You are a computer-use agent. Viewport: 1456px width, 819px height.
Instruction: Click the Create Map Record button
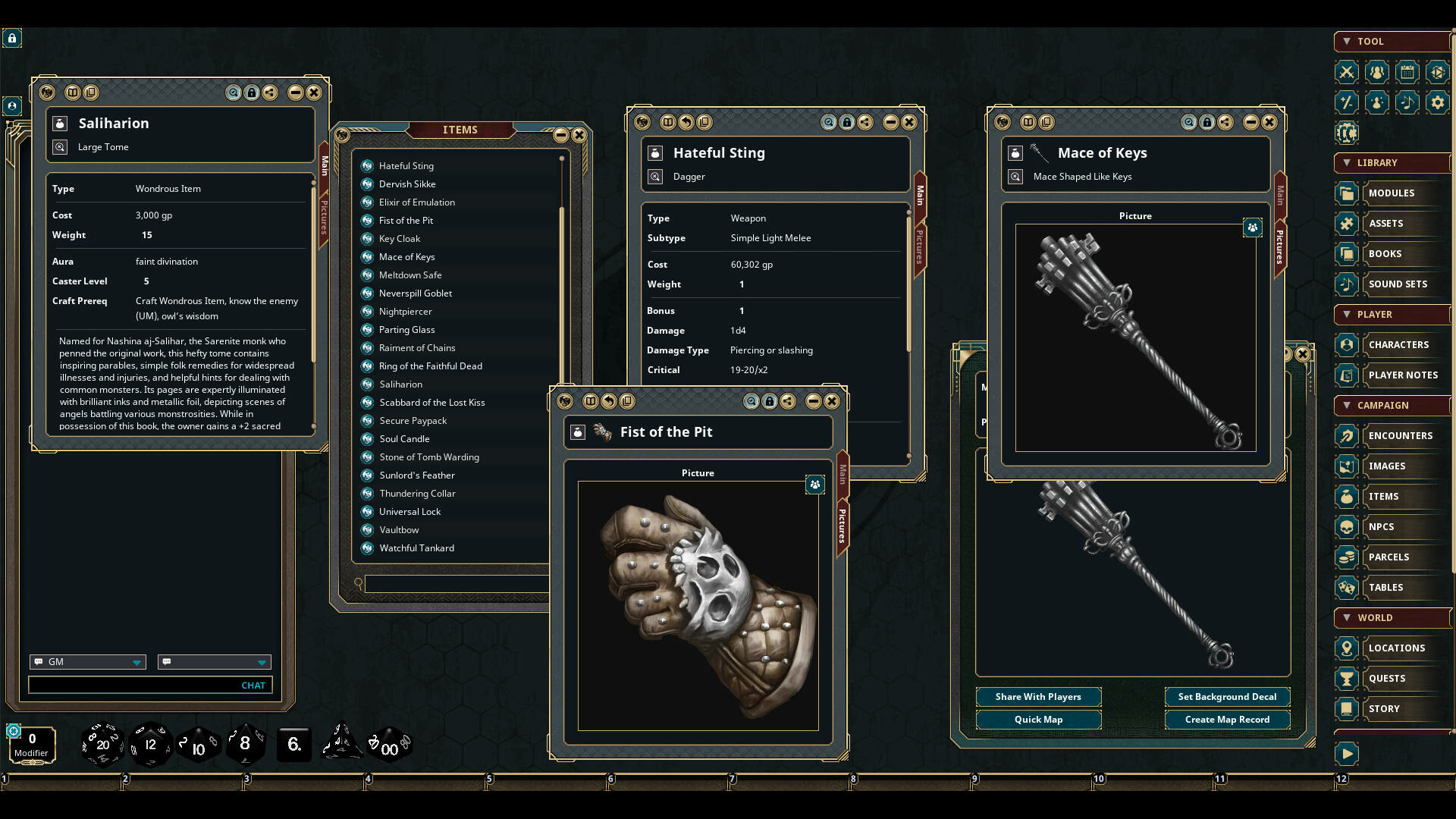(x=1227, y=720)
